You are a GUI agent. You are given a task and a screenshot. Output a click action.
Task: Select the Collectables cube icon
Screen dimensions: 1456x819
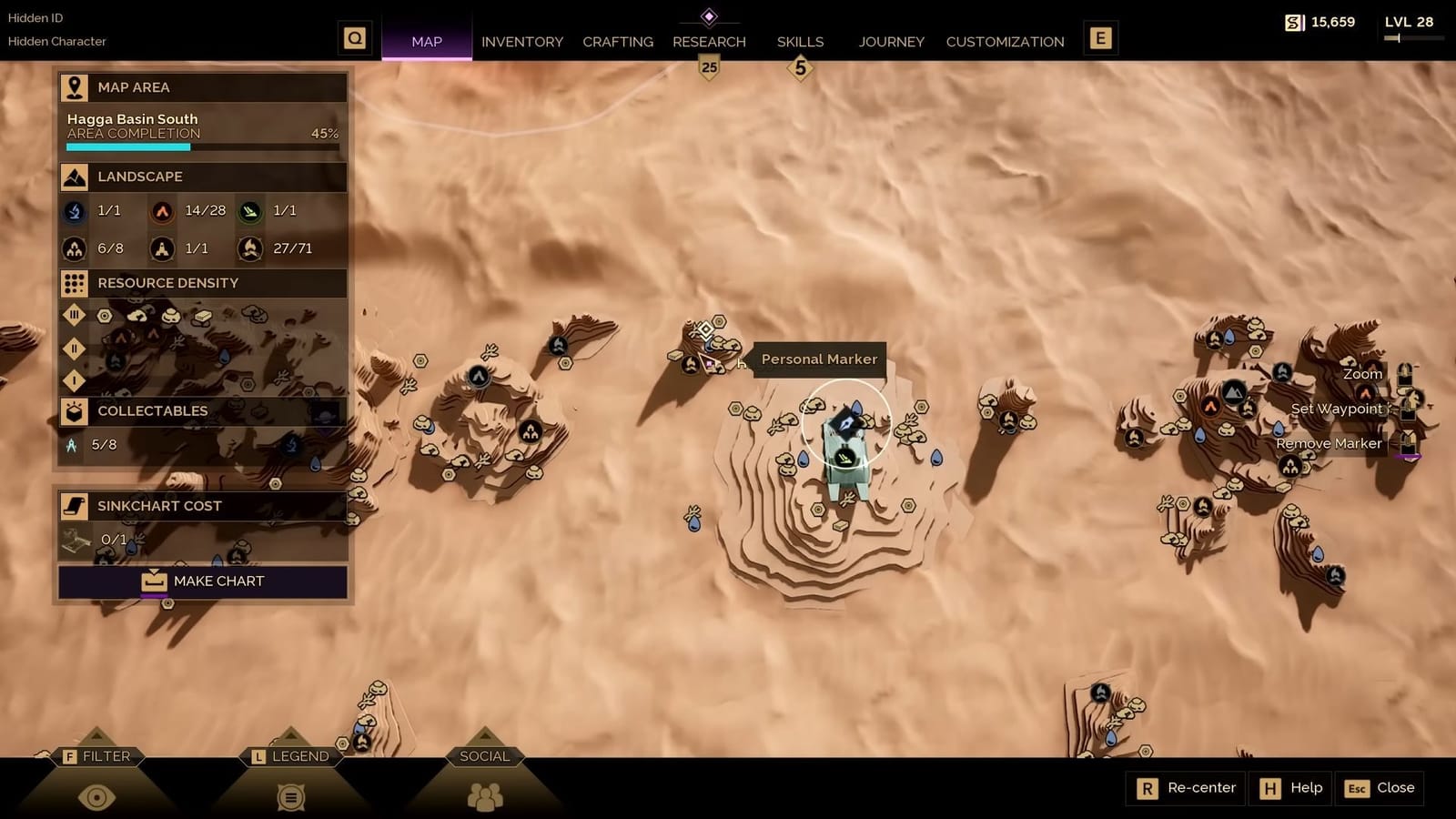73,410
